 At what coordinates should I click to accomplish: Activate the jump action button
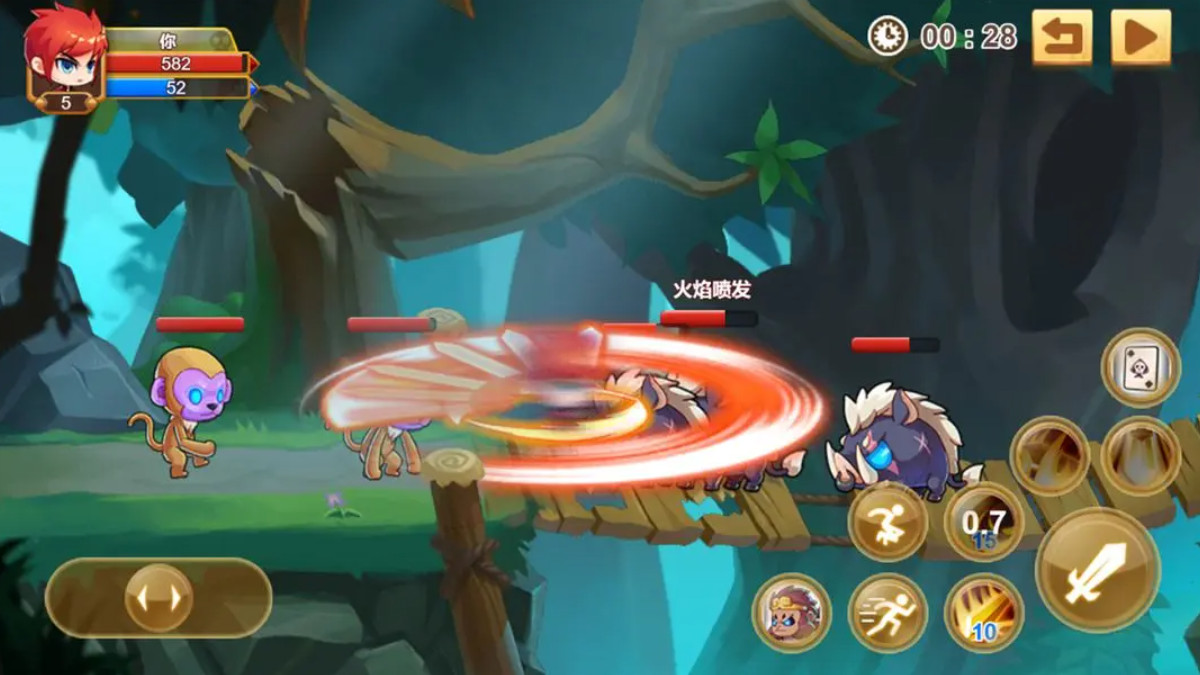tap(888, 521)
